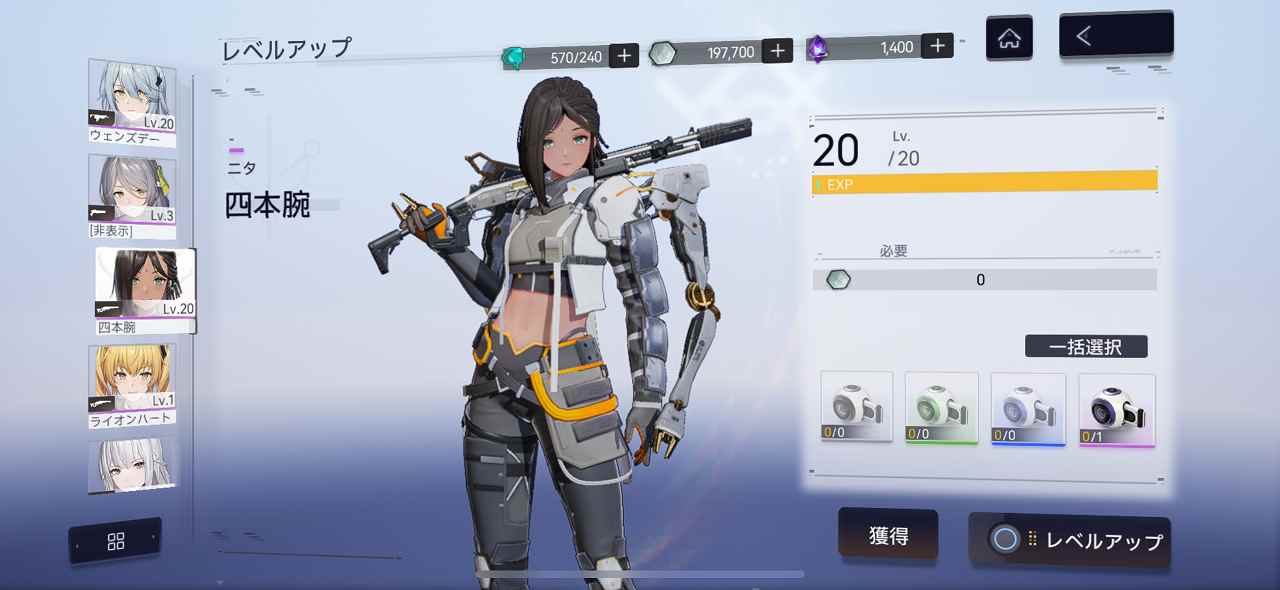Image resolution: width=1280 pixels, height=590 pixels.
Task: Add more teal gem stamina currency
Action: click(624, 56)
